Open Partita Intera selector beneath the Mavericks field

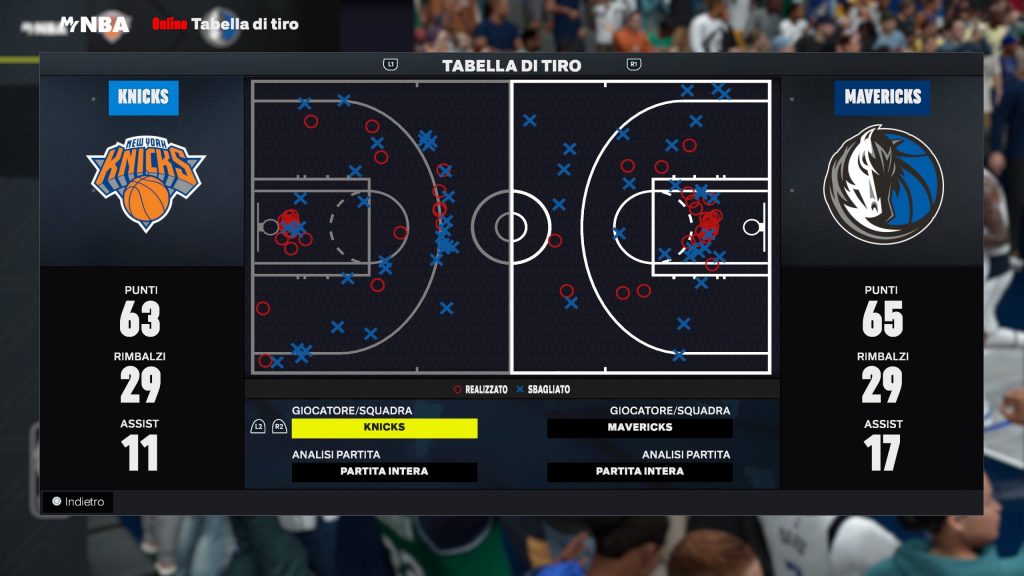(639, 472)
